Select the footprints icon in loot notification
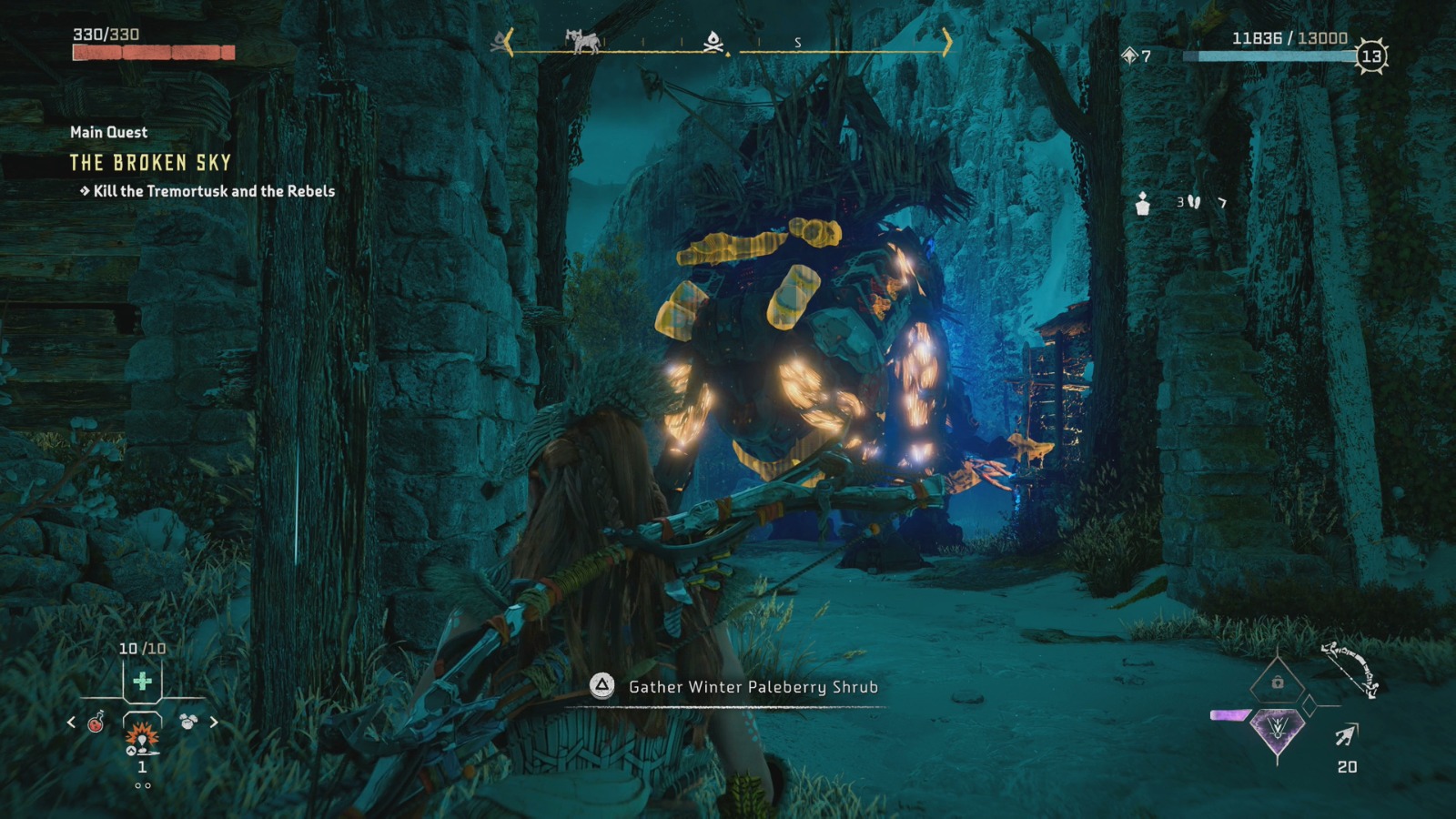This screenshot has width=1456, height=819. point(1194,202)
